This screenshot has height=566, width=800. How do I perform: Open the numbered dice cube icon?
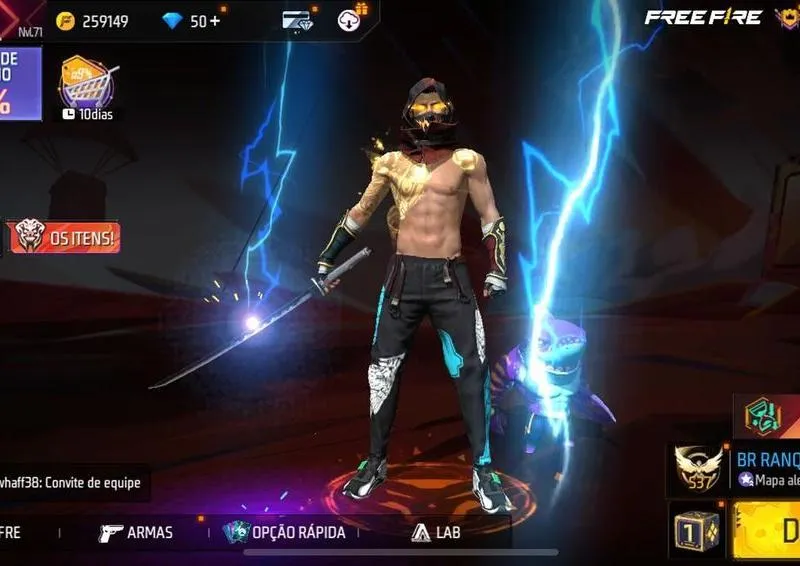(x=696, y=531)
